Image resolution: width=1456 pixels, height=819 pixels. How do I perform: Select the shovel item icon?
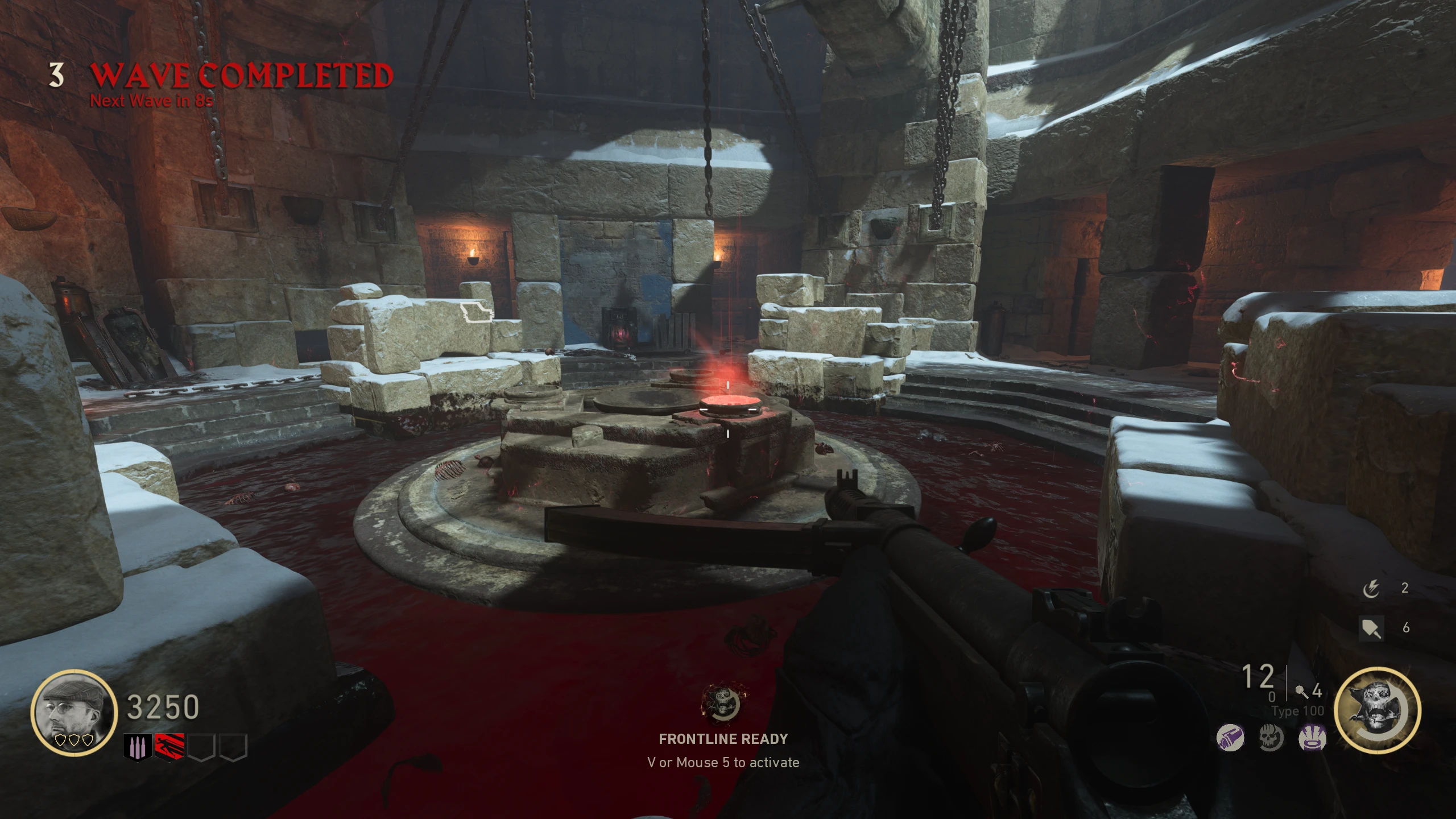1371,628
